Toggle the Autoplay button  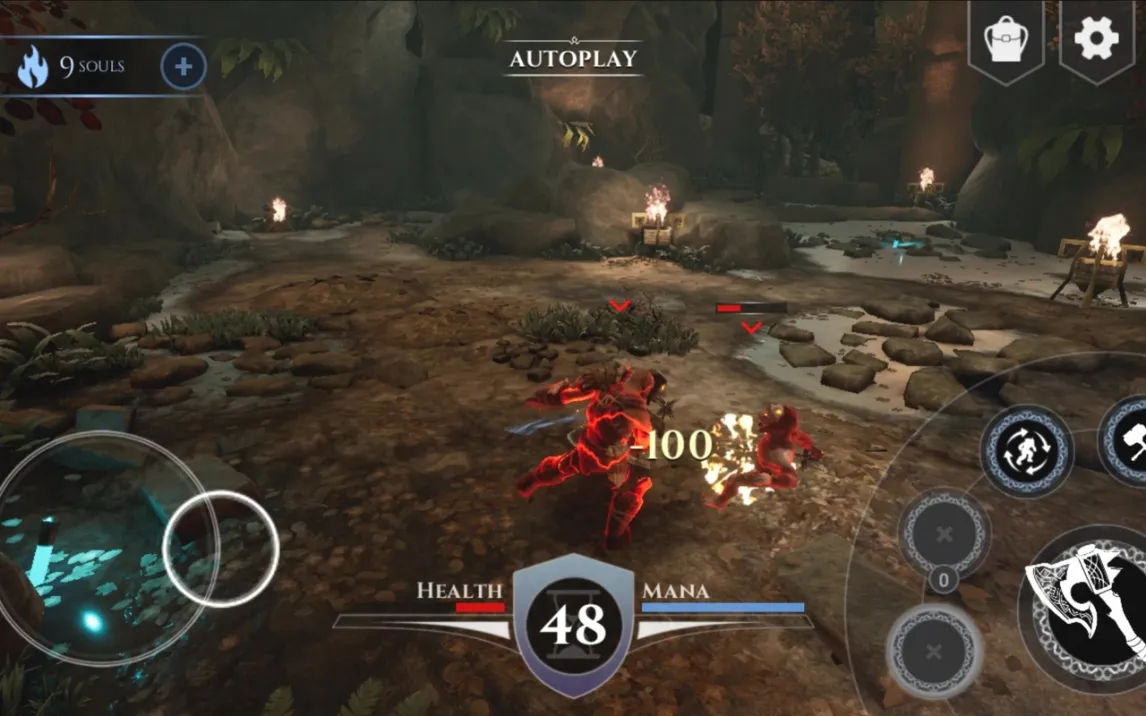click(x=573, y=58)
